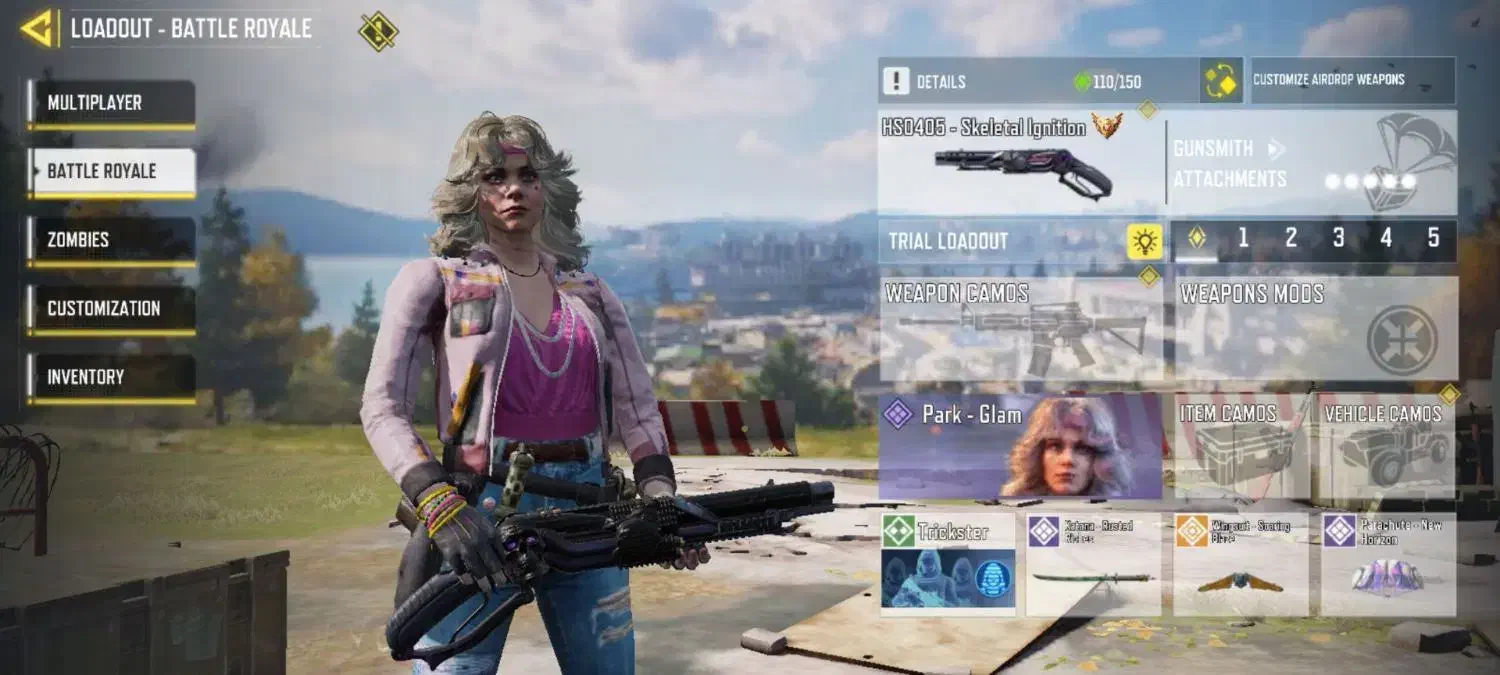Switch to the Zombies loadout
The height and width of the screenshot is (675, 1500).
(x=111, y=241)
